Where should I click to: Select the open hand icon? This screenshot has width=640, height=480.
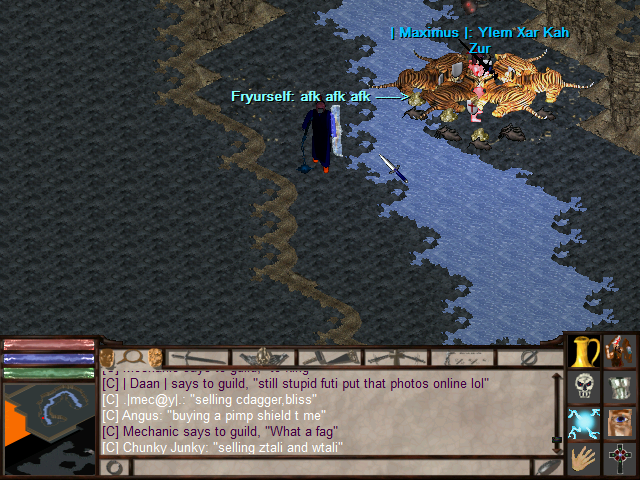584,460
